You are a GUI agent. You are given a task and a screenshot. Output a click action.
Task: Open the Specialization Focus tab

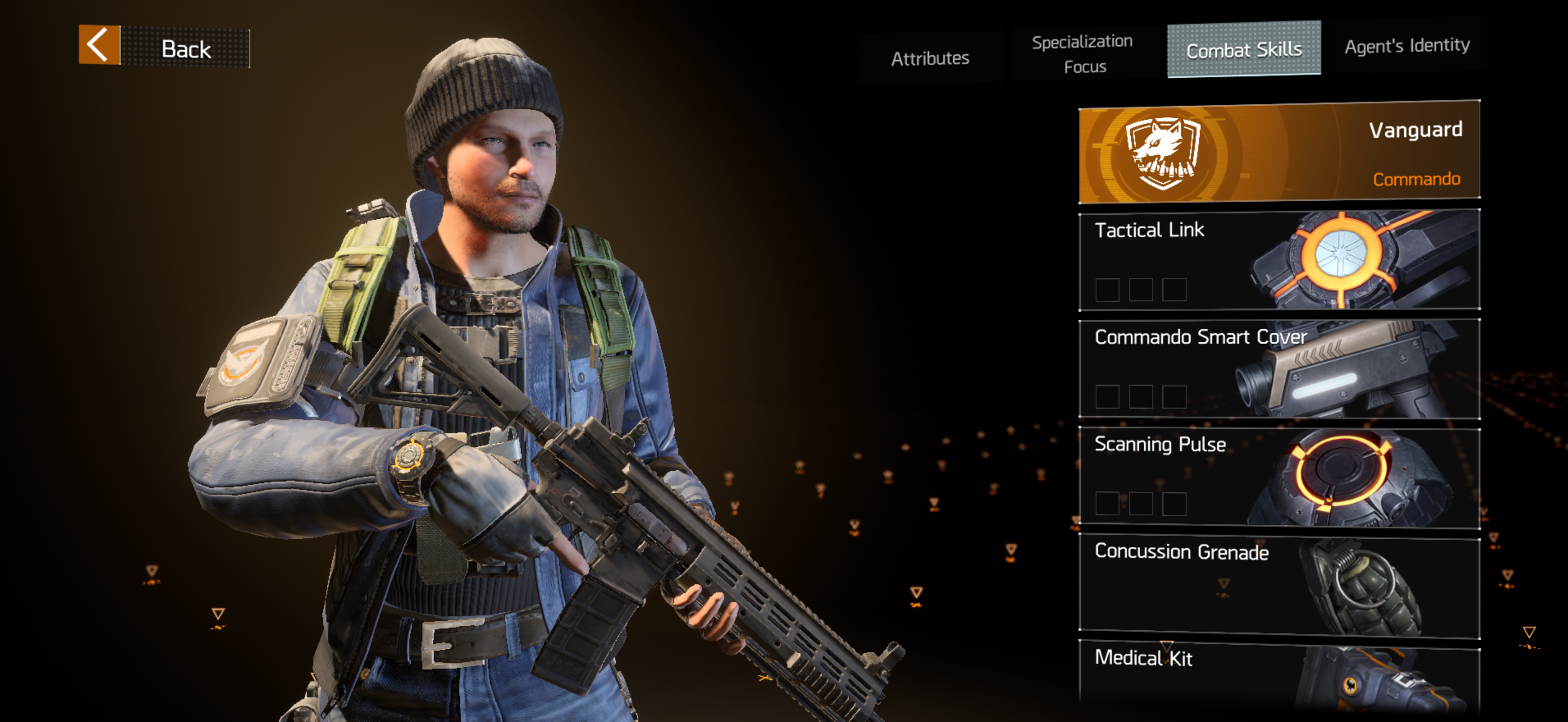coord(1083,54)
